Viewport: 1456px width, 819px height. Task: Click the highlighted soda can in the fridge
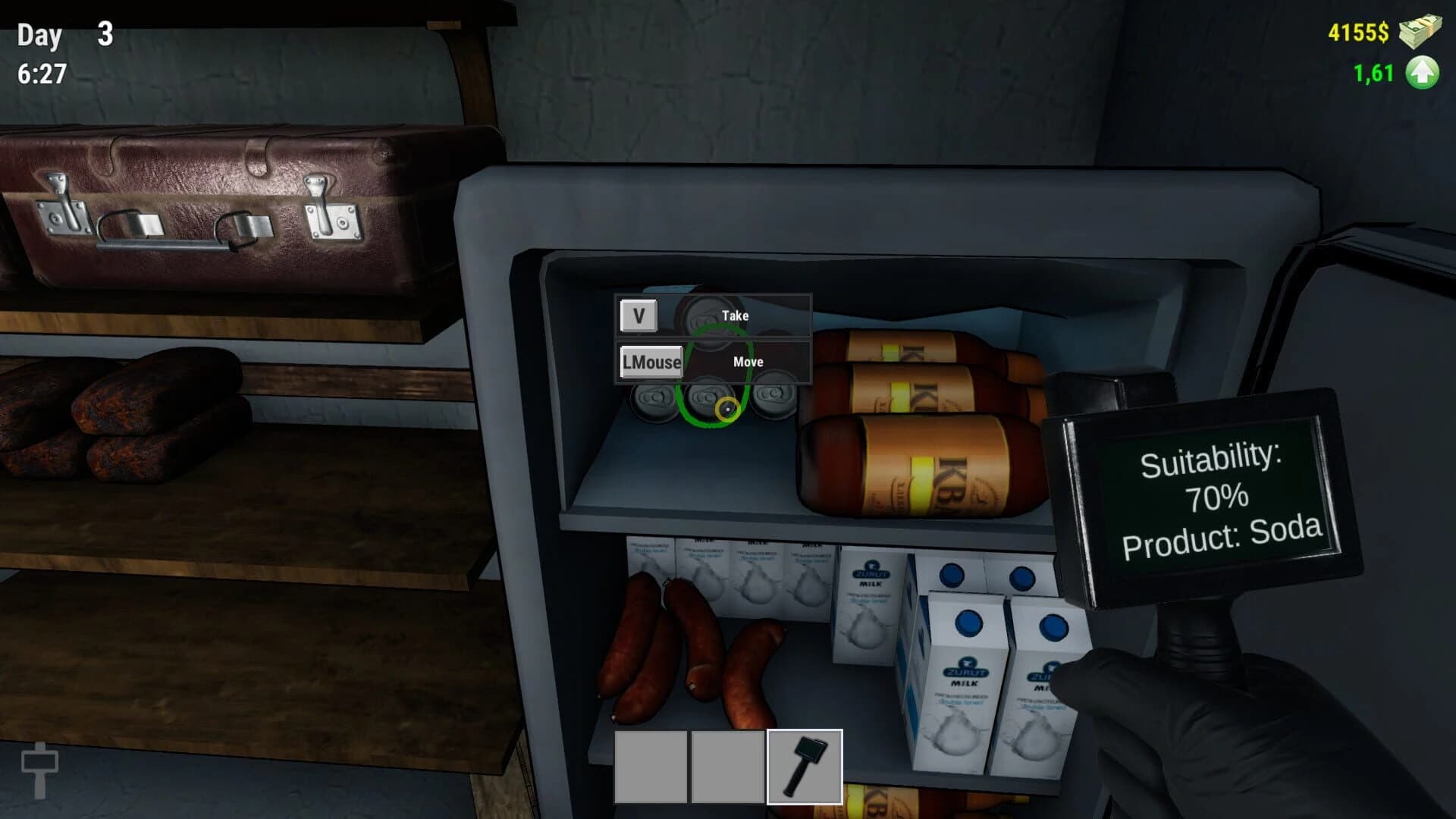tap(709, 402)
